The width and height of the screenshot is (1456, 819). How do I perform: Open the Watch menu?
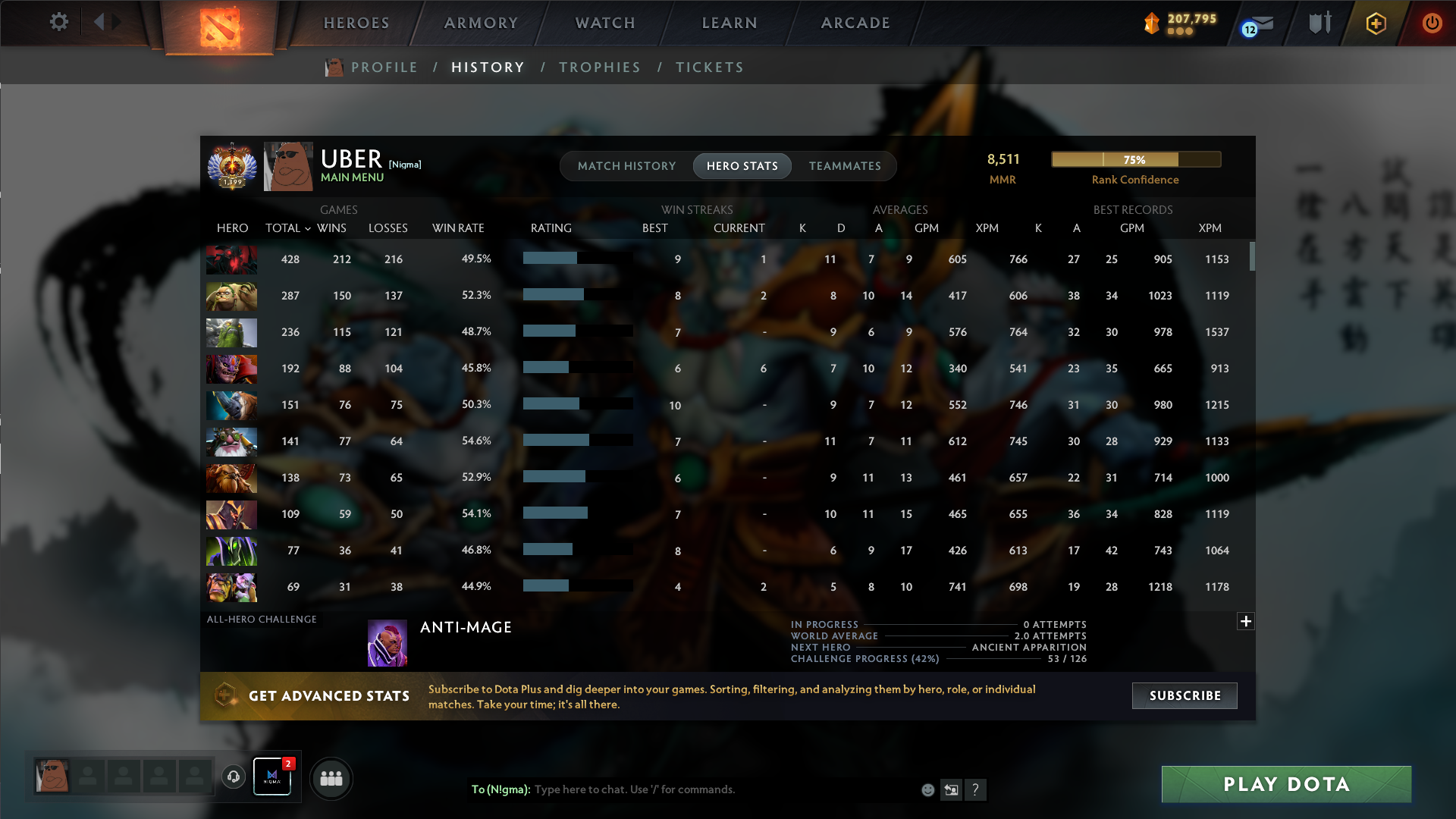tap(604, 23)
